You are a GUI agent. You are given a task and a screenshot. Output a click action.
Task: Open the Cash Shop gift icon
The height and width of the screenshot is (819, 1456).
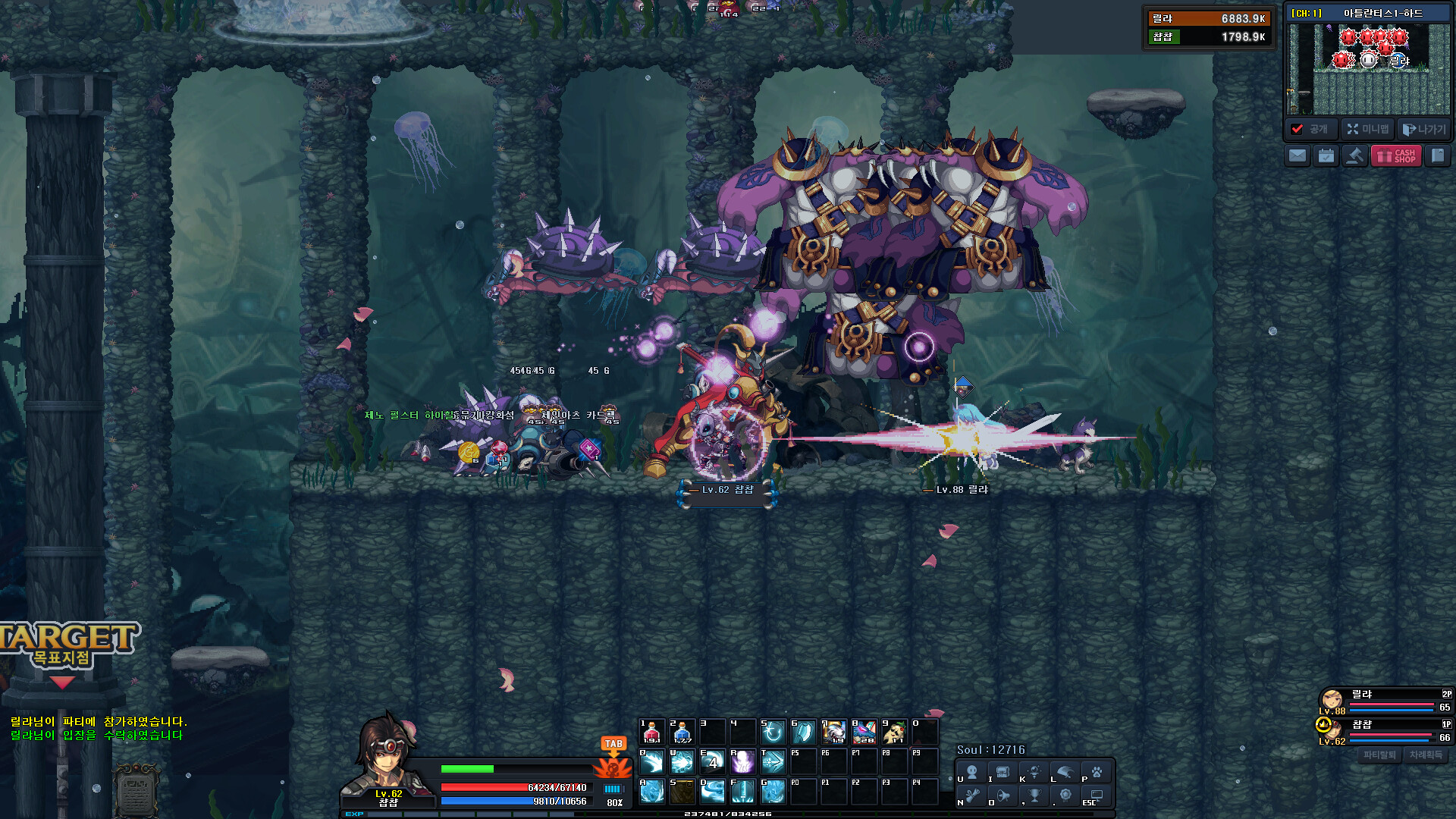click(x=1395, y=157)
